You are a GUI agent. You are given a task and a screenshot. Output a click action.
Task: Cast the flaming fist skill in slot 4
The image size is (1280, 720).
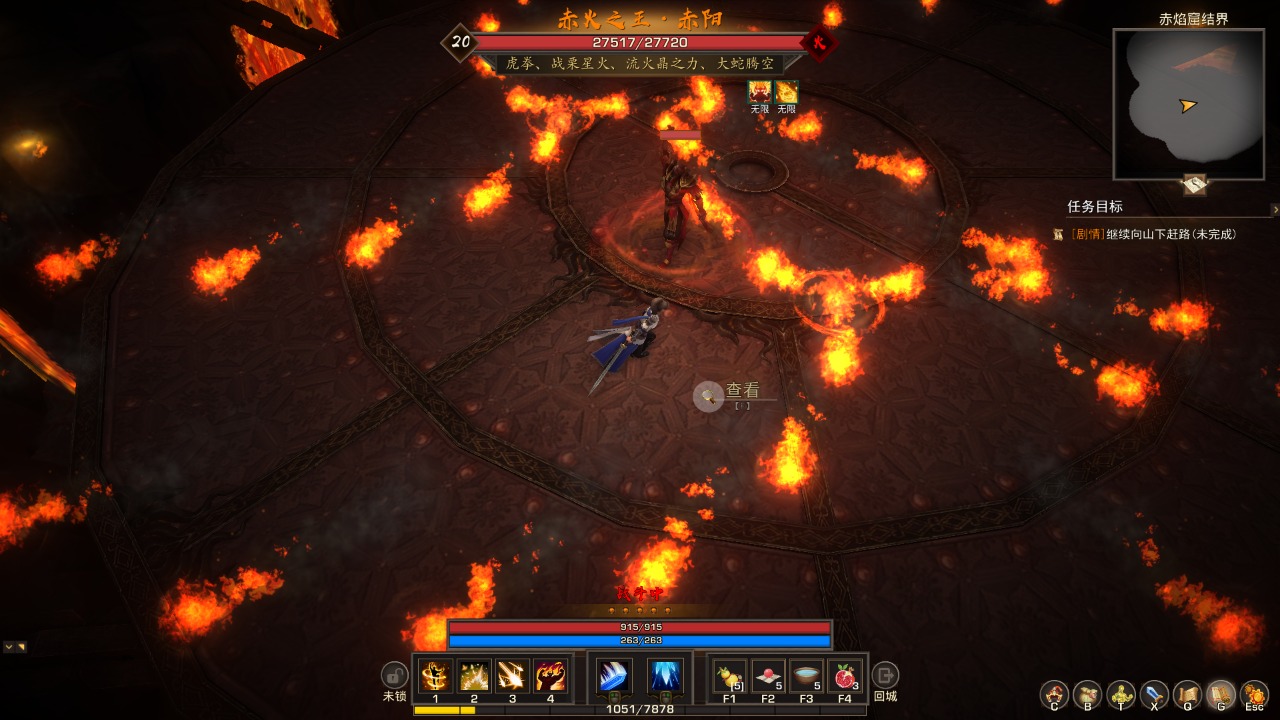[550, 677]
